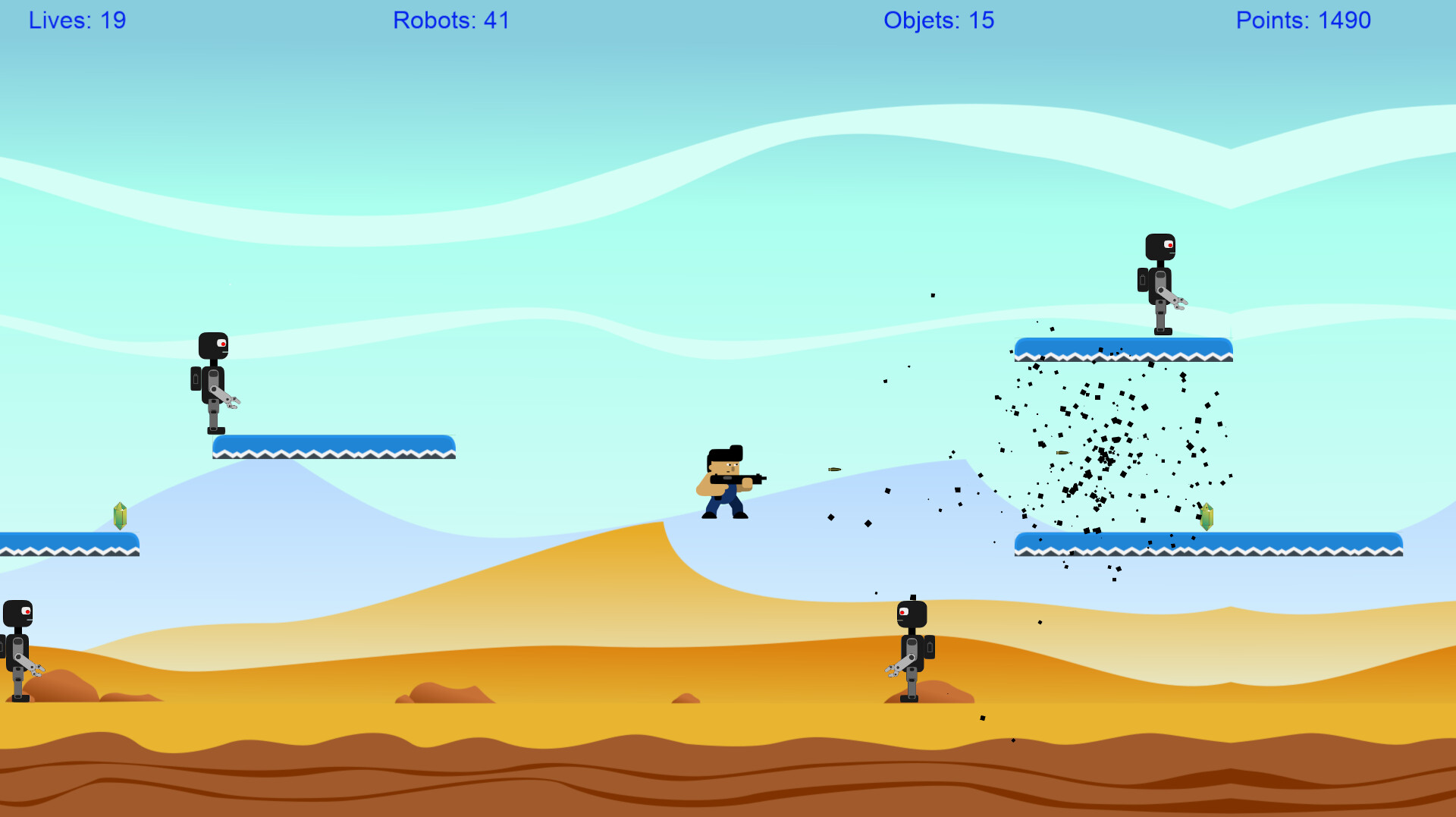
Task: Click the Points: 1490 score display
Action: pyautogui.click(x=1303, y=20)
